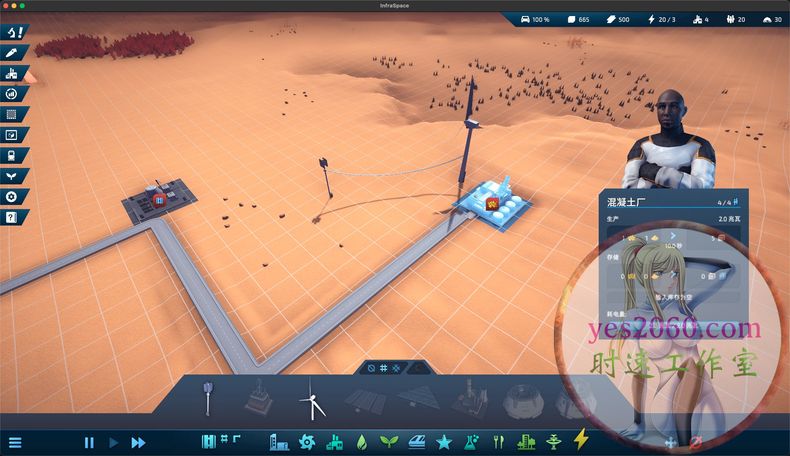Screen dimensions: 790x456
Task: Select the water droplet build category
Action: point(361,441)
